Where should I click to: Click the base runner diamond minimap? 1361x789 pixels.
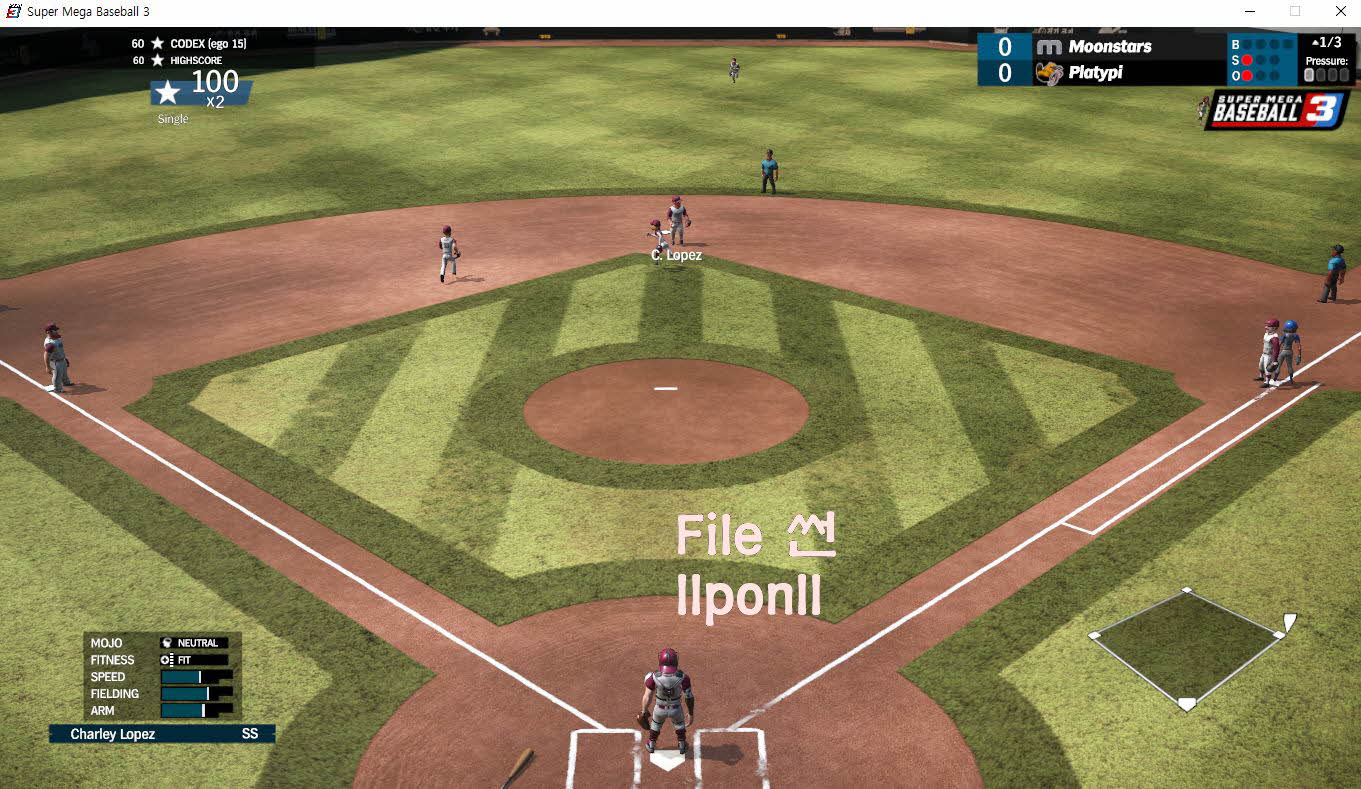coord(1186,648)
